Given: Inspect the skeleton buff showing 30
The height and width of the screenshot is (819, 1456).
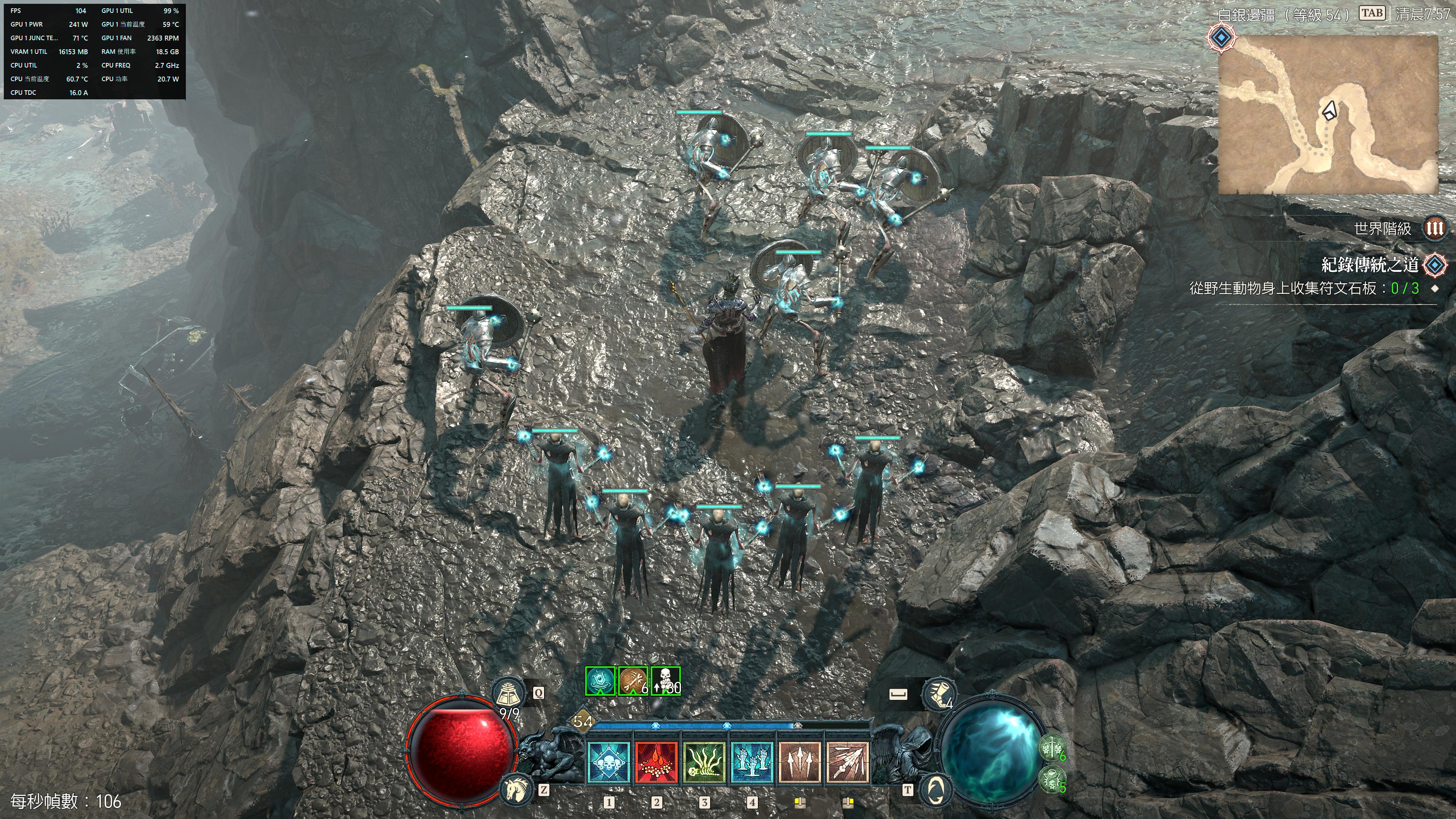Looking at the screenshot, I should (x=666, y=681).
